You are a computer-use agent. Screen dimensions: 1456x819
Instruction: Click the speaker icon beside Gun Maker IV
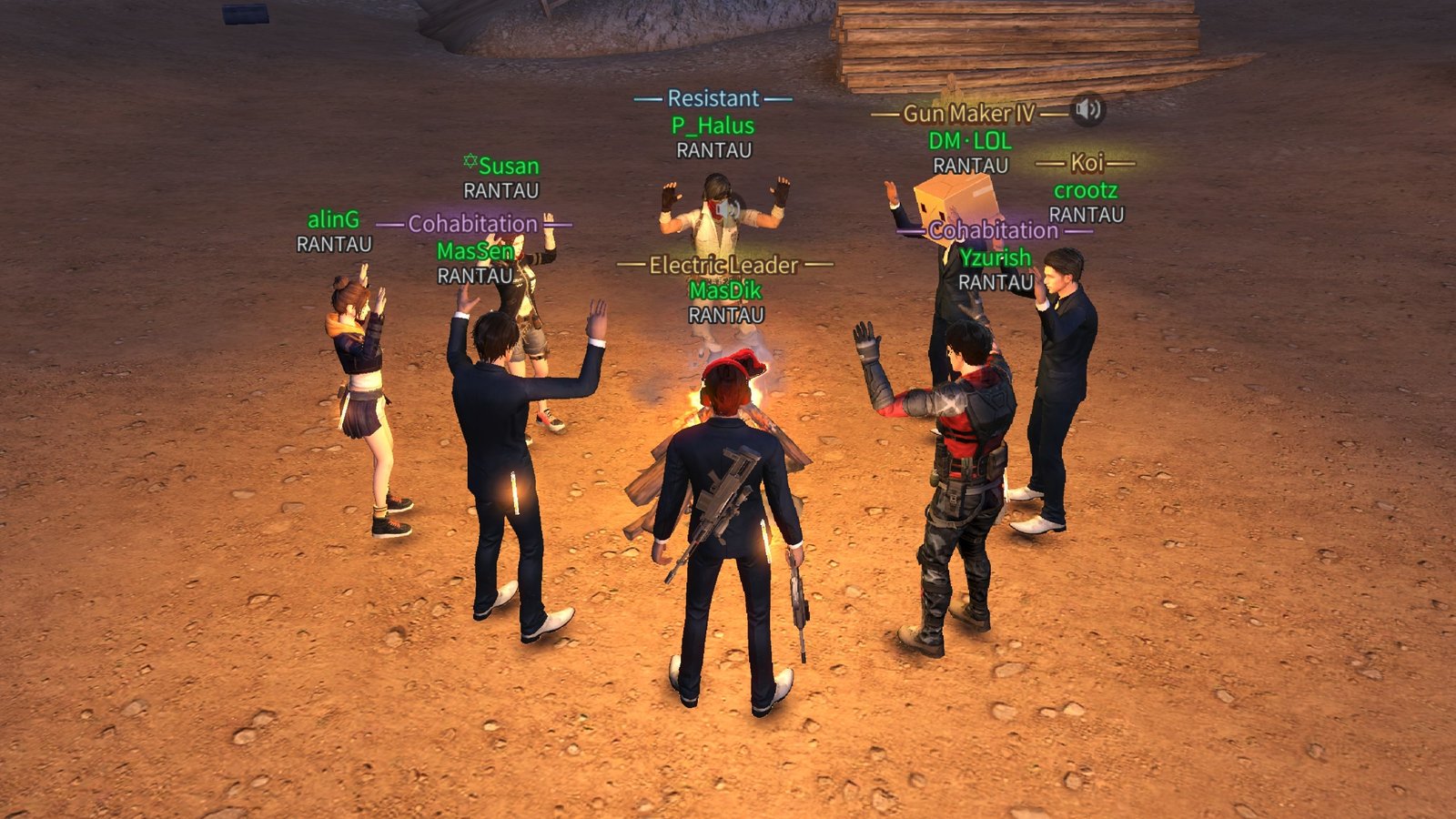coord(1087,110)
